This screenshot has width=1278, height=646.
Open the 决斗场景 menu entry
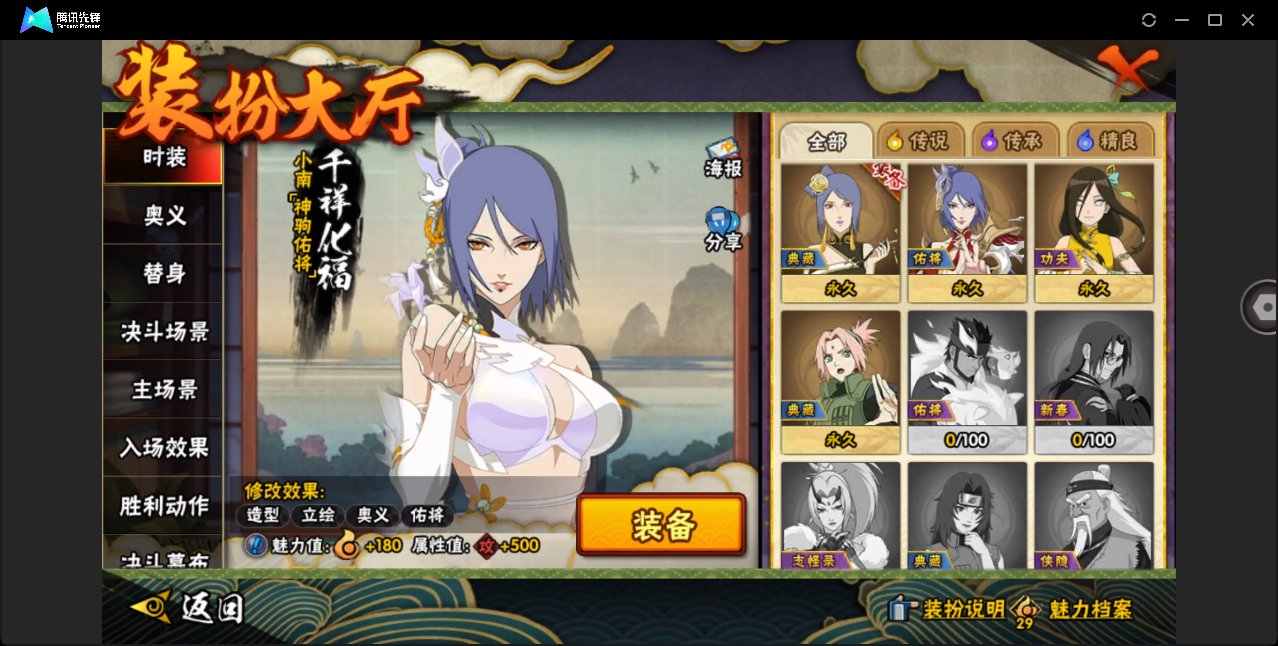click(163, 331)
